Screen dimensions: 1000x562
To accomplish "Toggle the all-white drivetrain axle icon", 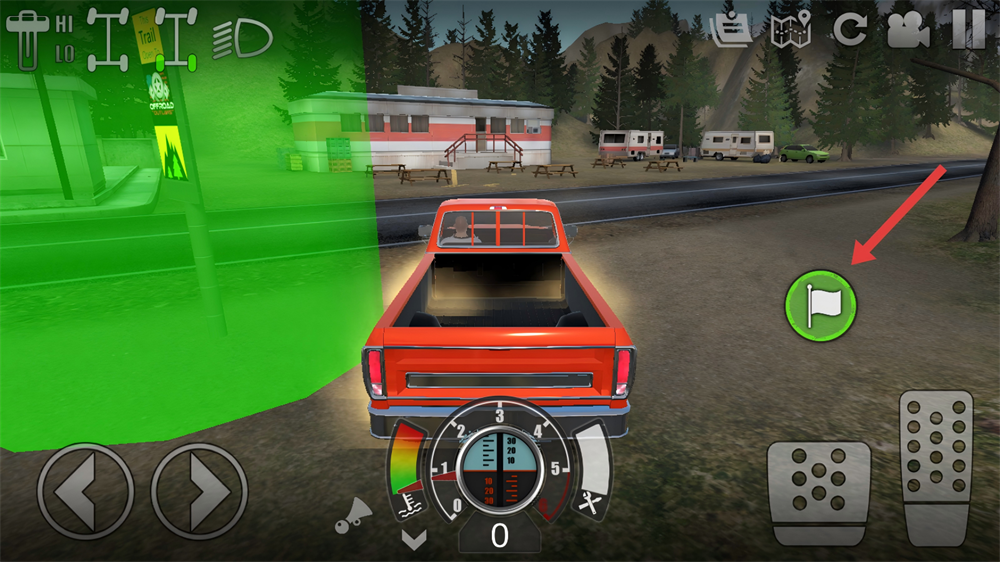I will (x=107, y=40).
